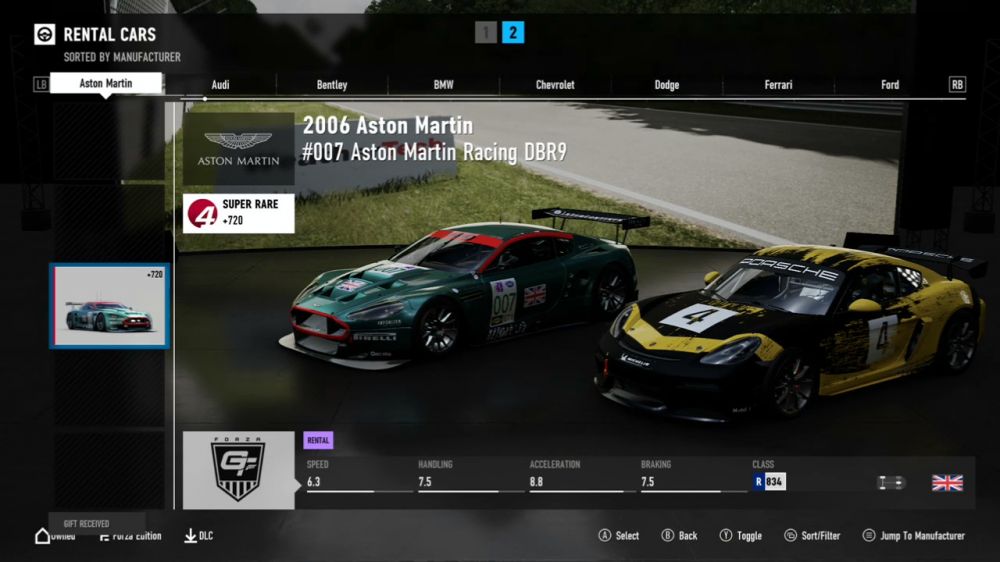Select page 2 indicator

coord(513,33)
